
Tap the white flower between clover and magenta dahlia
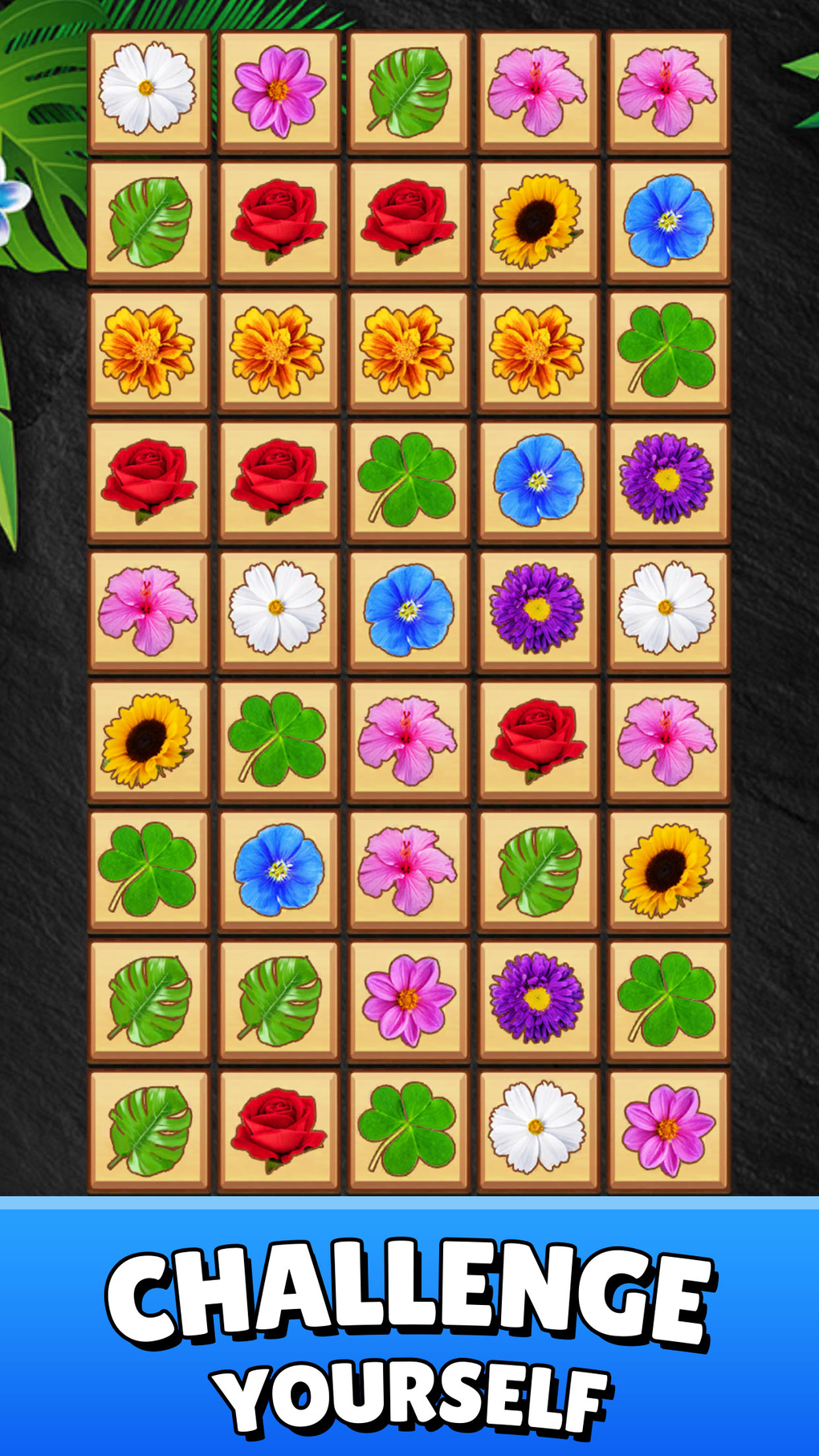coord(538,1129)
